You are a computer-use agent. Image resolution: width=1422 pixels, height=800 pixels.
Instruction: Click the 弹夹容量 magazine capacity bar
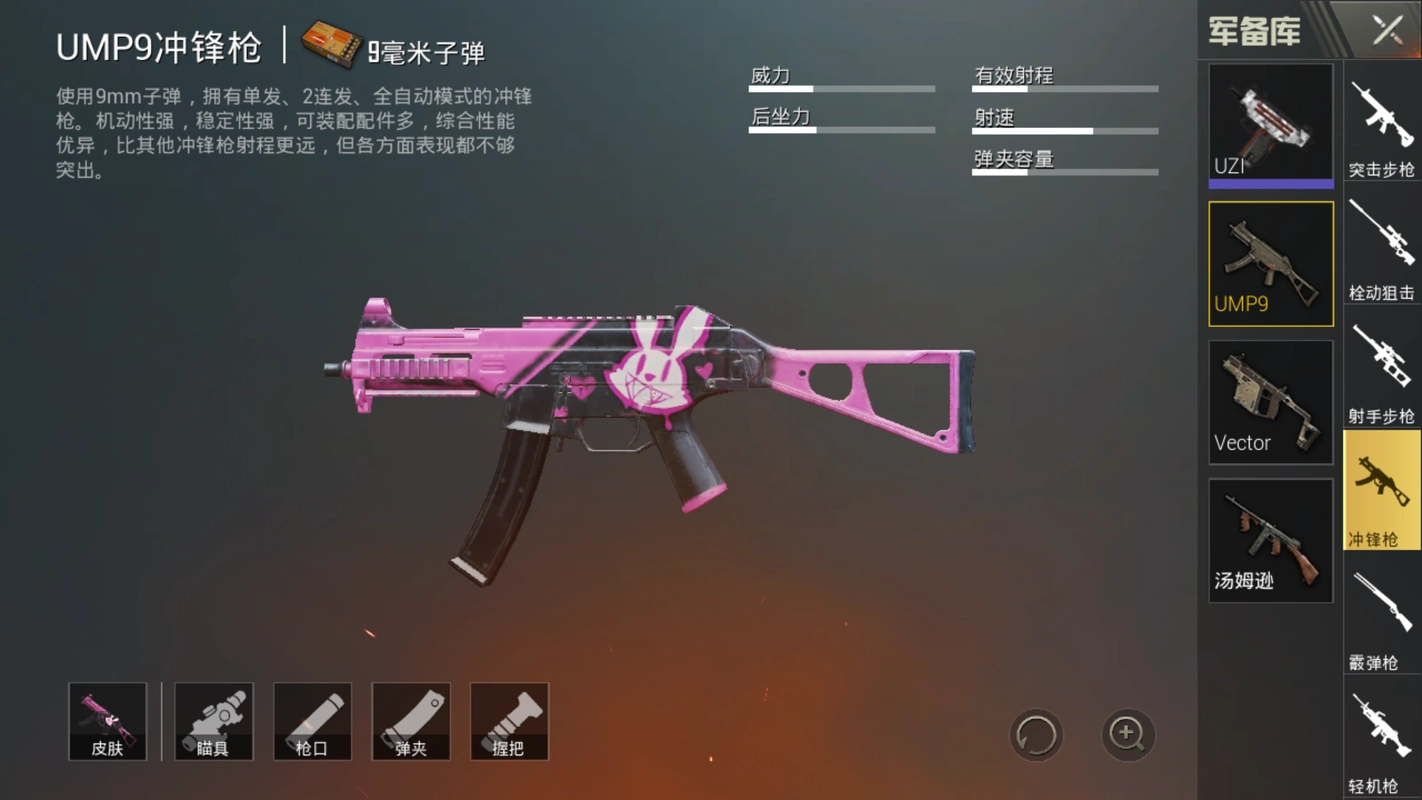(x=1063, y=172)
